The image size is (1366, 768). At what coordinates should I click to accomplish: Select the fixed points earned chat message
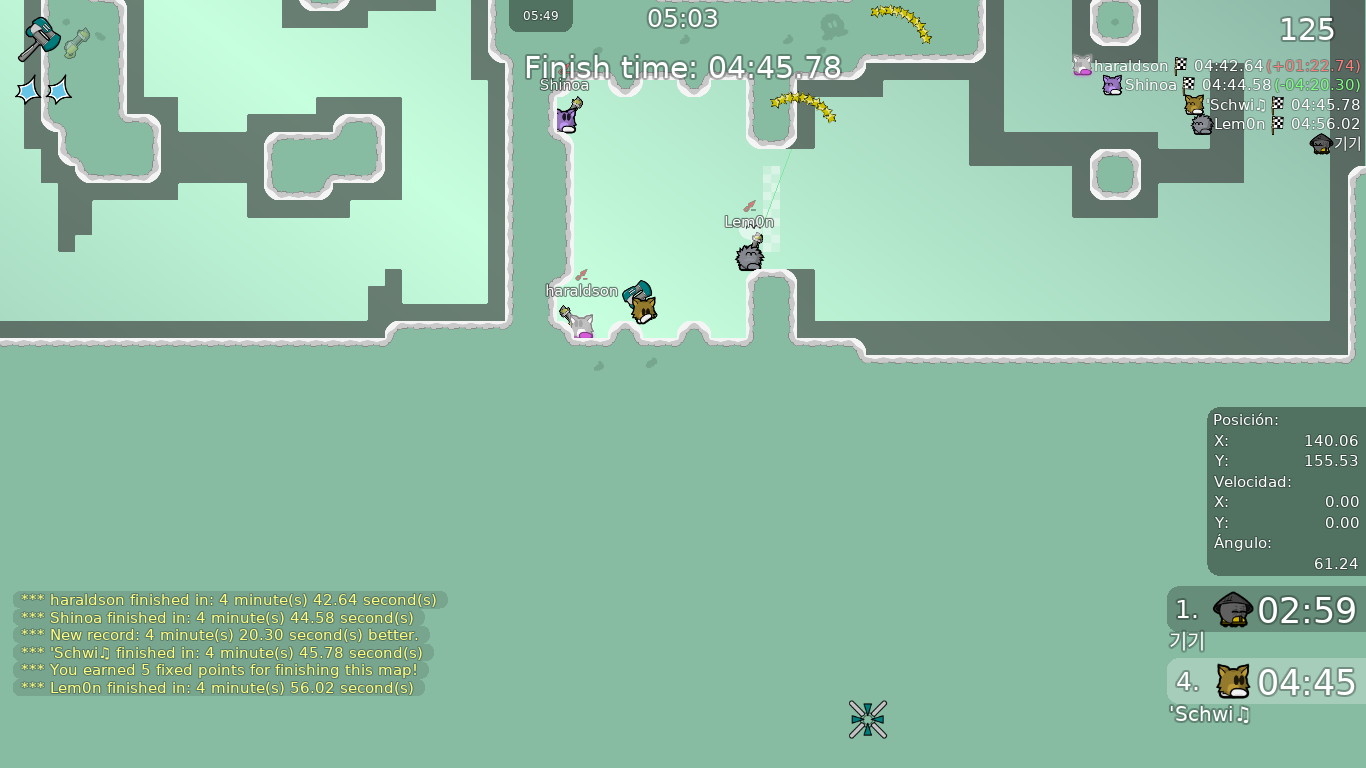coord(220,670)
